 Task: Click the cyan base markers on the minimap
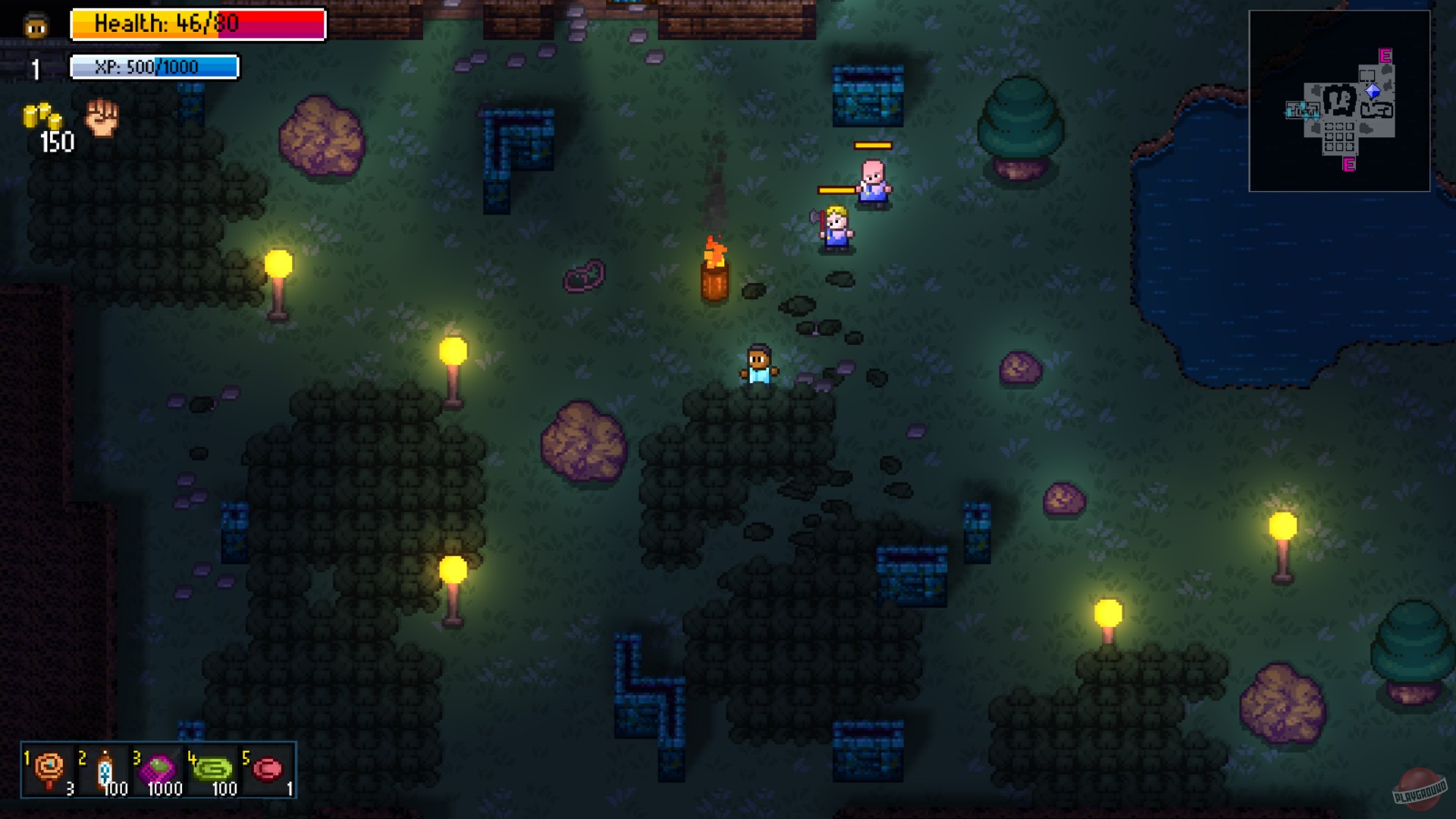1303,109
